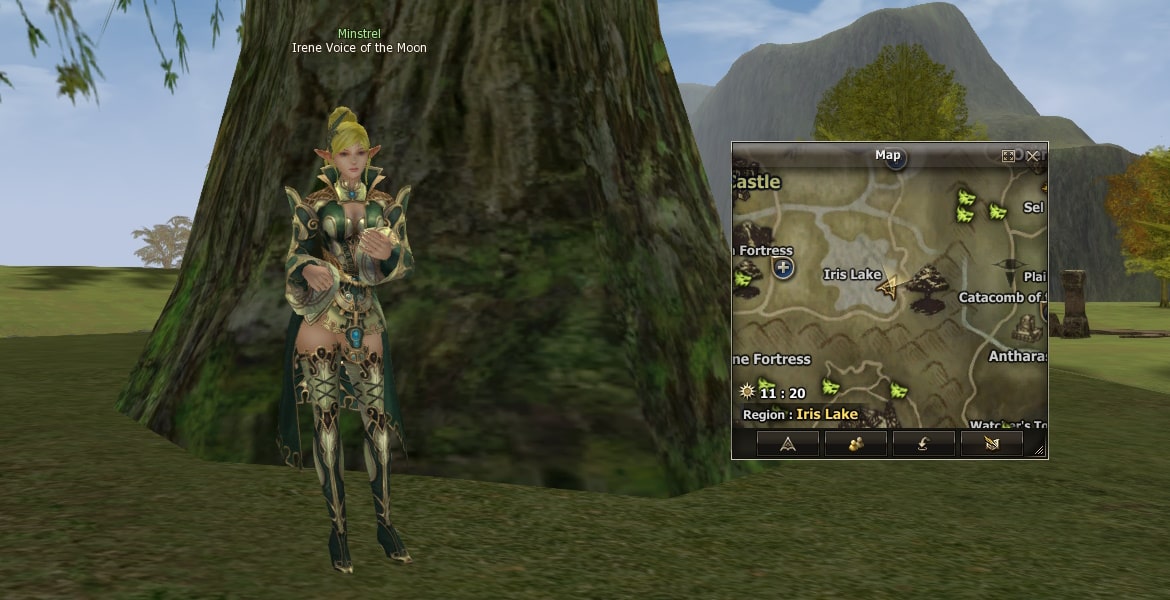Click the Iris Lake label on the map
The height and width of the screenshot is (600, 1170).
pyautogui.click(x=852, y=274)
